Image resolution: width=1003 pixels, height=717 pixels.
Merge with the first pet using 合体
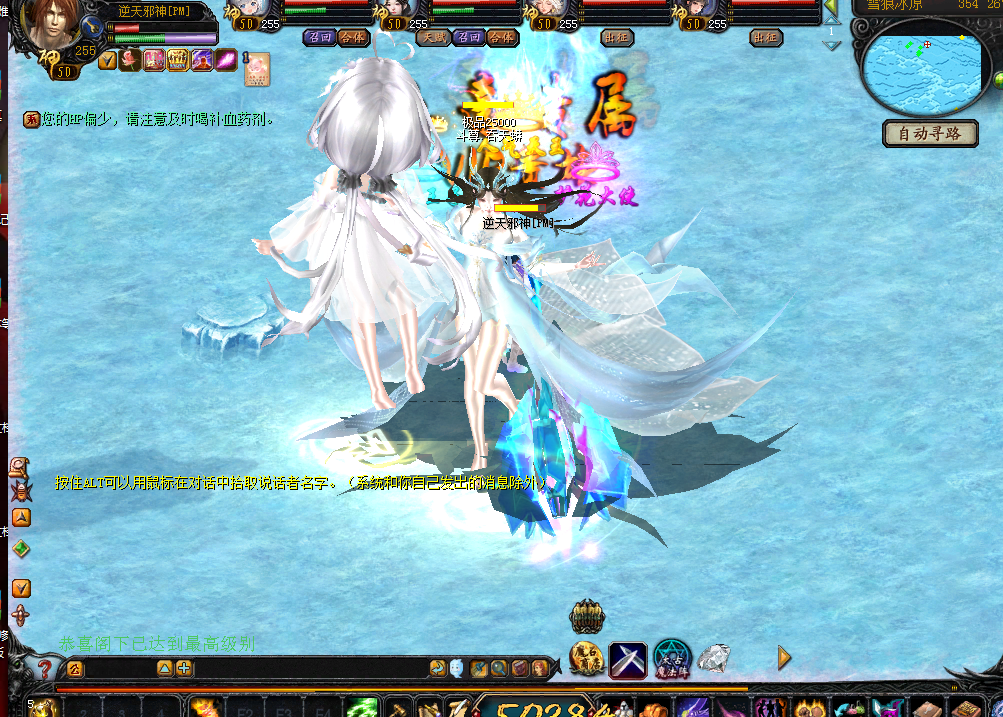[x=352, y=38]
